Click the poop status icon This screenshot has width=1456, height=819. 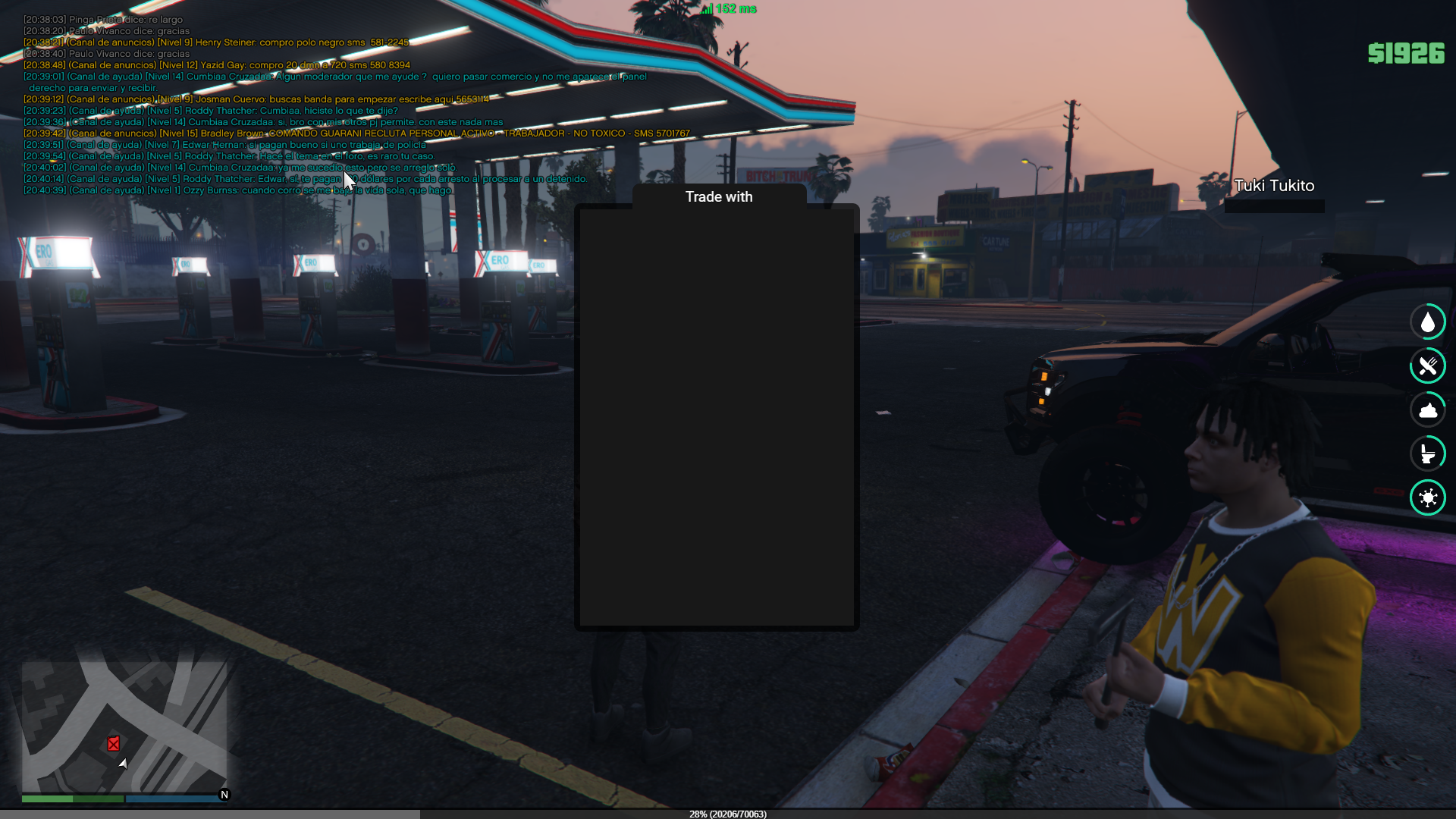click(1428, 410)
